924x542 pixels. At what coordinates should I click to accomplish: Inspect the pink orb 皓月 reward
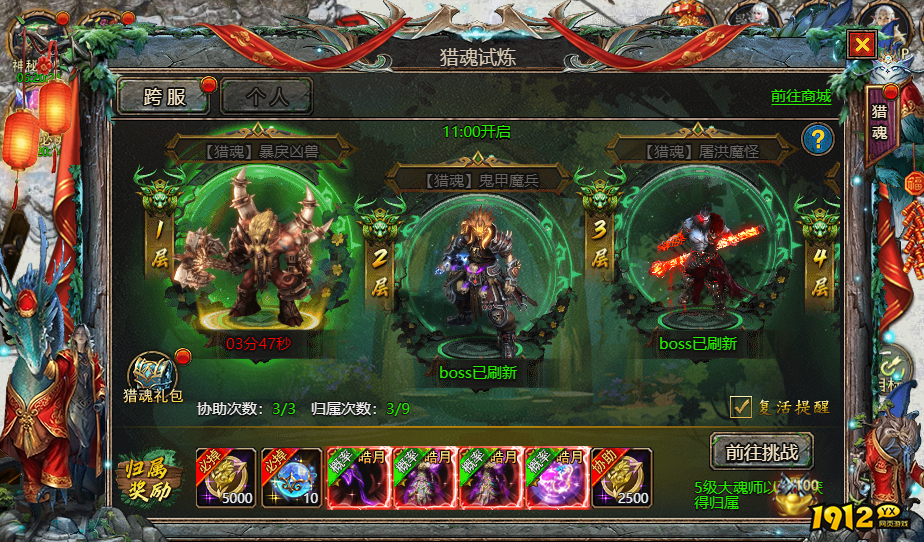(555, 478)
